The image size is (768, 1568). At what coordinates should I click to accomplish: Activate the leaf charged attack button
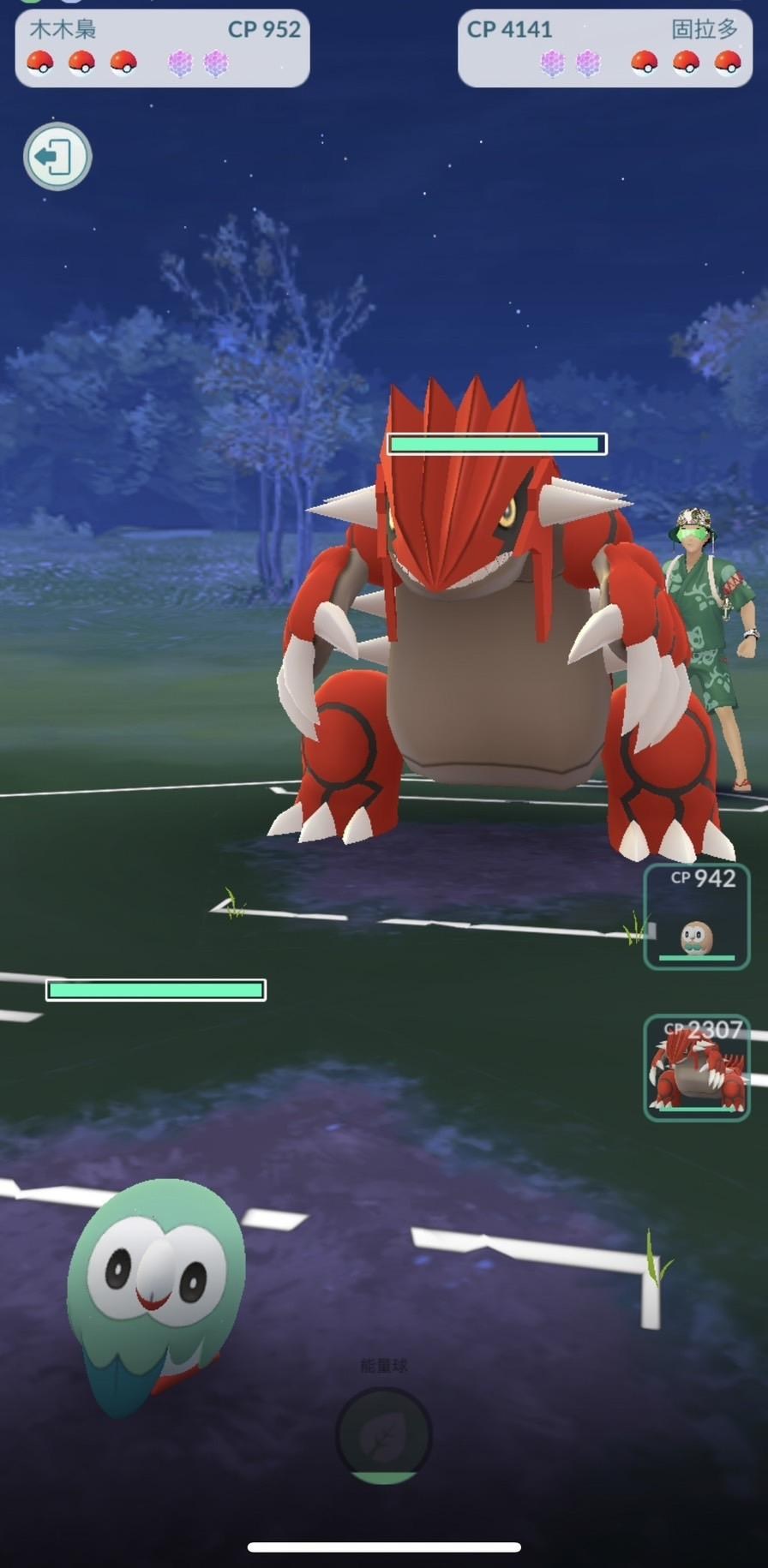[x=383, y=1437]
